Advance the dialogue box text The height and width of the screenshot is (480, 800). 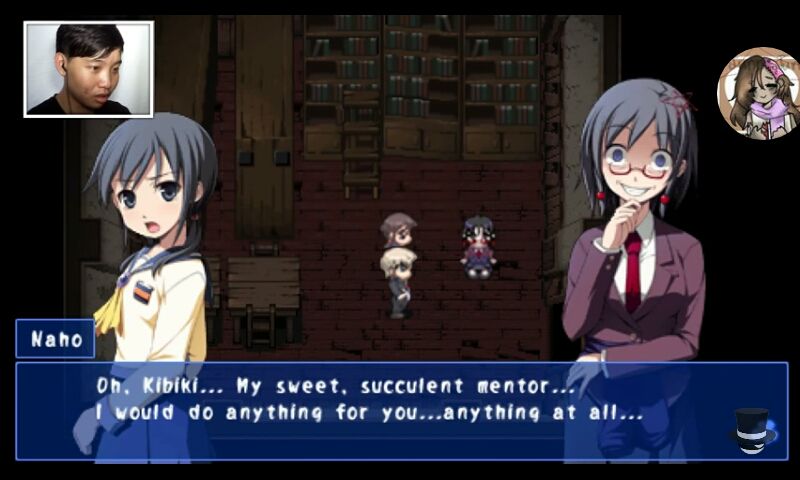tap(400, 410)
